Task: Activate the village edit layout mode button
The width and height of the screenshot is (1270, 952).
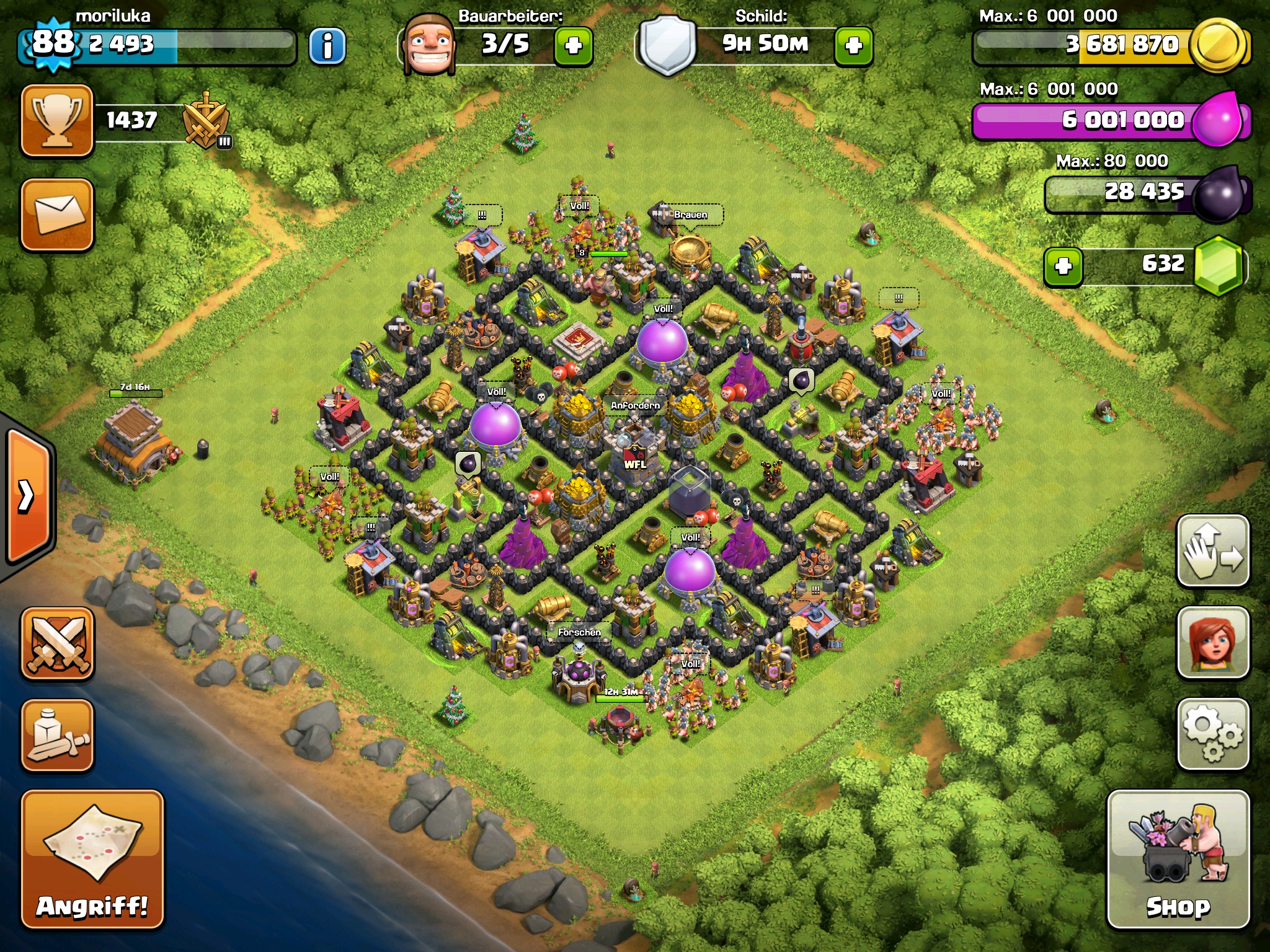Action: (x=1212, y=550)
